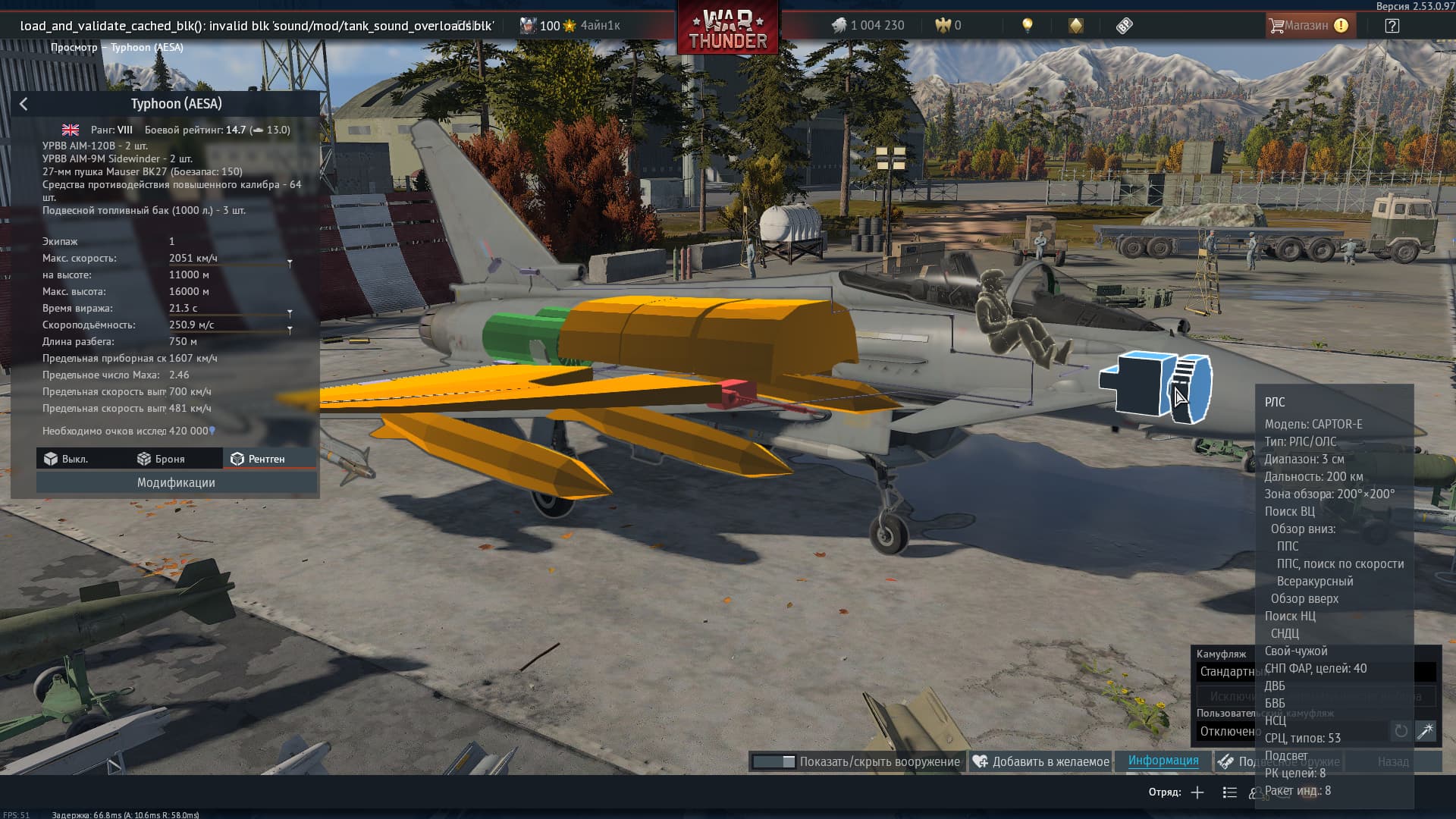Click the Silver Lions balance
Image resolution: width=1456 pixels, height=819 pixels.
(868, 25)
